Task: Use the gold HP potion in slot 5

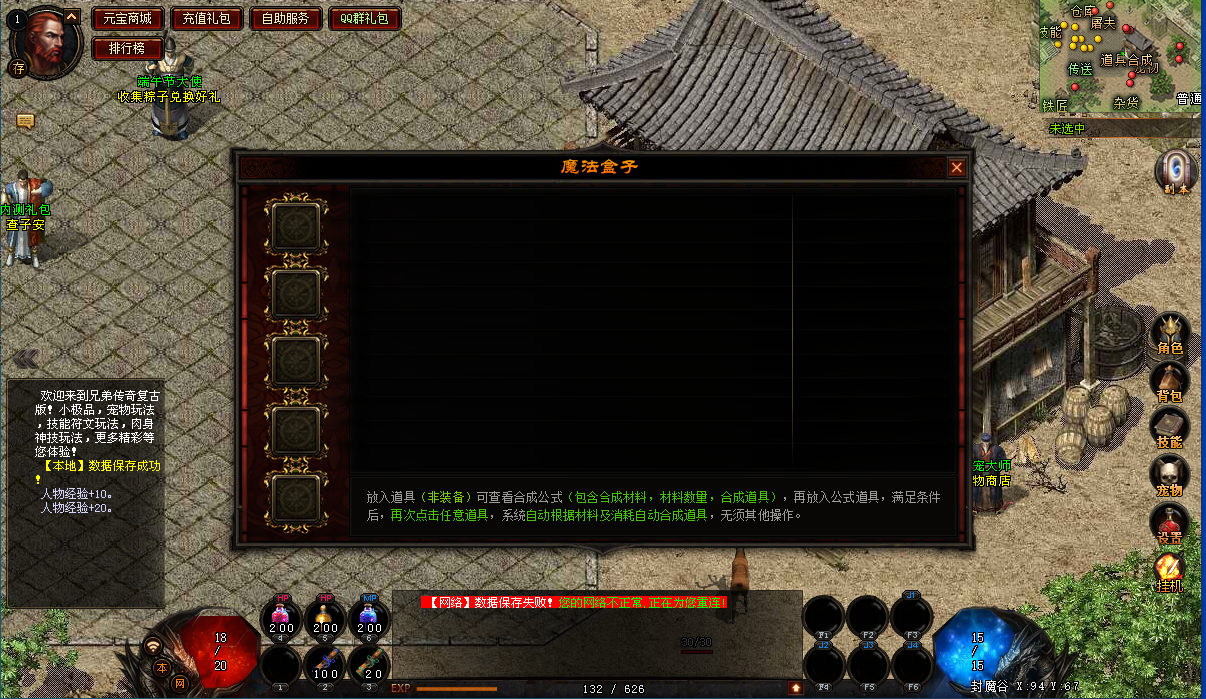Action: coord(326,617)
